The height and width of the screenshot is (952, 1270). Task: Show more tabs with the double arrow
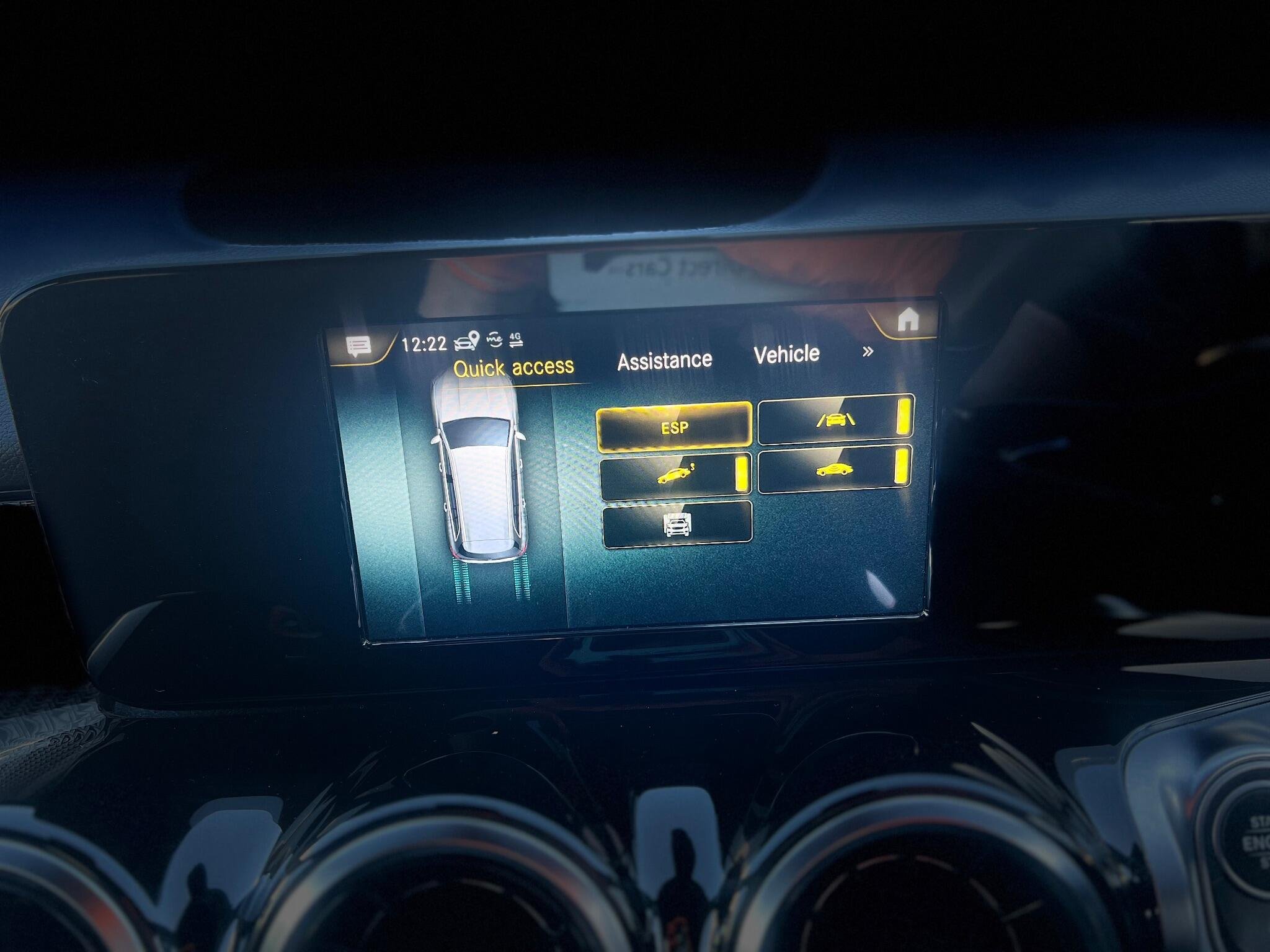(868, 351)
